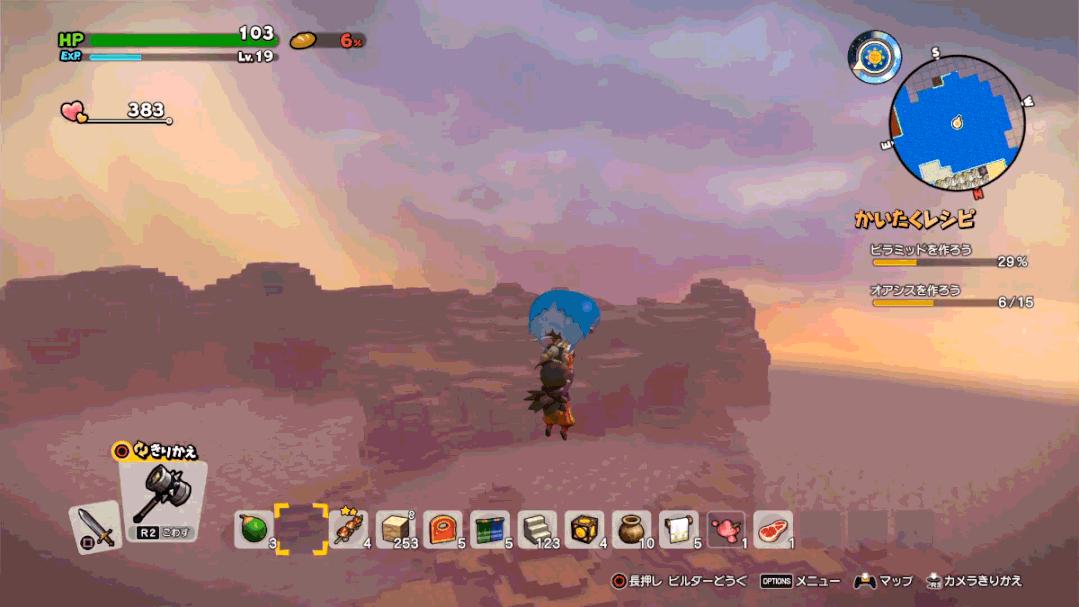Pick the green and blue curtain slot
The image size is (1079, 607).
[x=490, y=529]
